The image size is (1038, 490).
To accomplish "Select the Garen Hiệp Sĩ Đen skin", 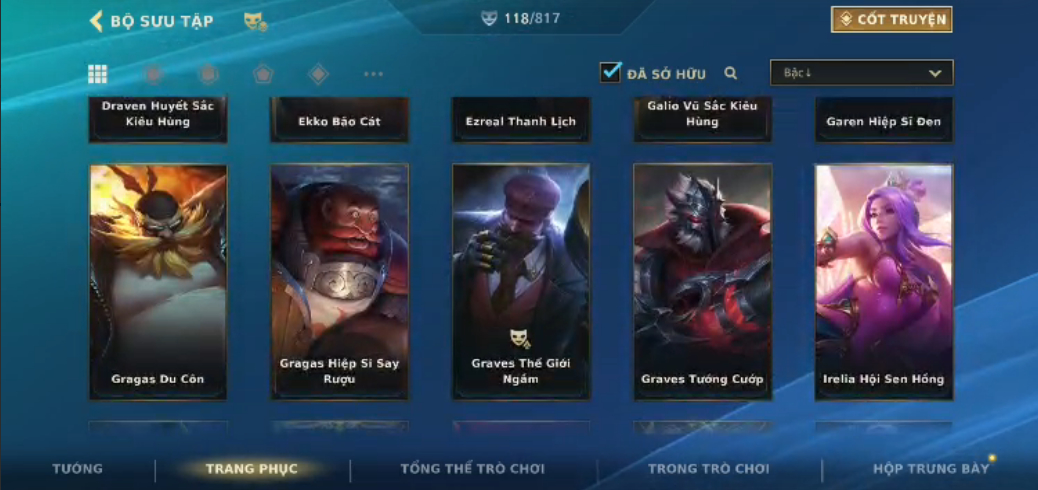I will [x=884, y=121].
